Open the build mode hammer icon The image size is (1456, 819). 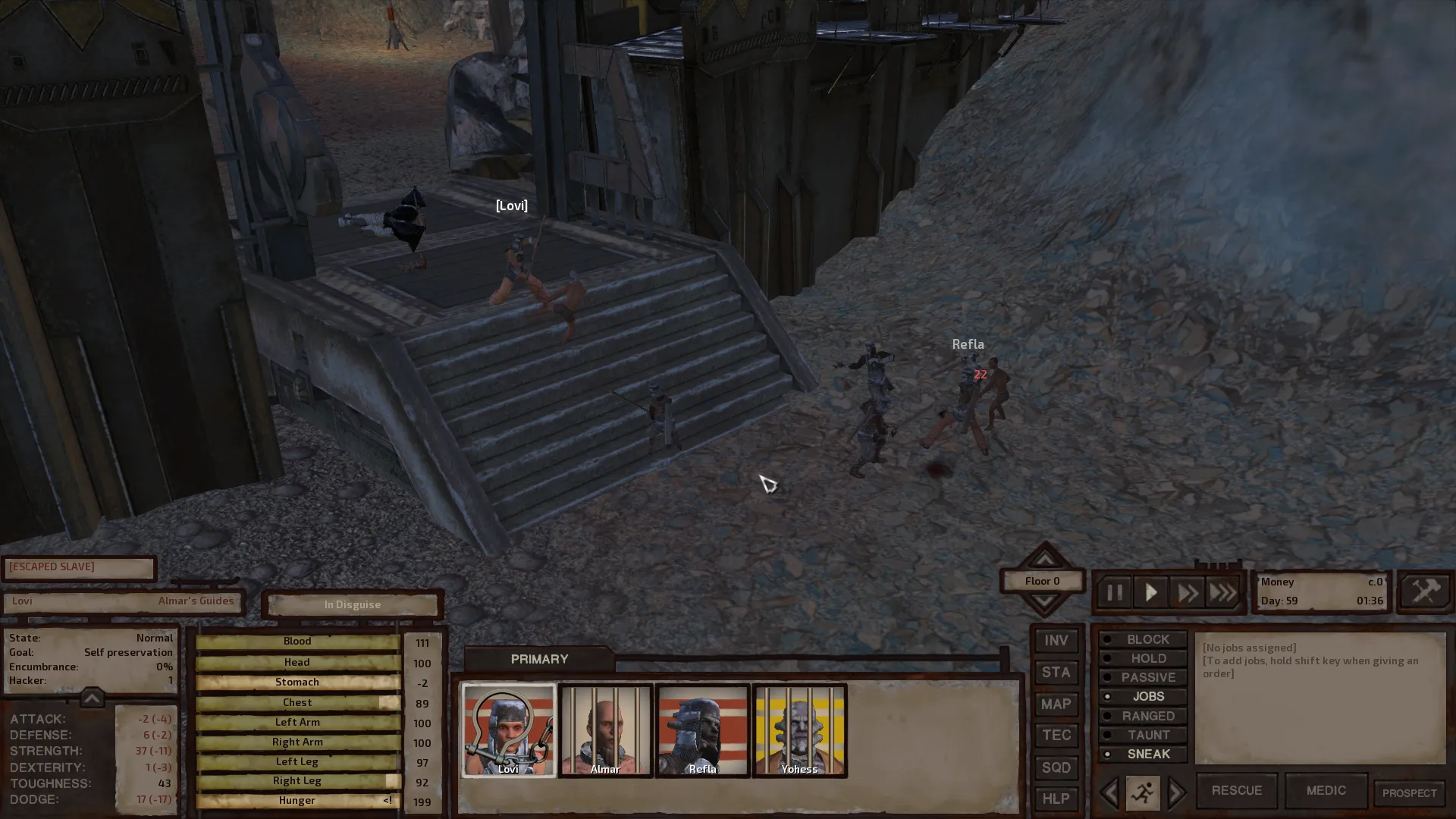[x=1425, y=591]
